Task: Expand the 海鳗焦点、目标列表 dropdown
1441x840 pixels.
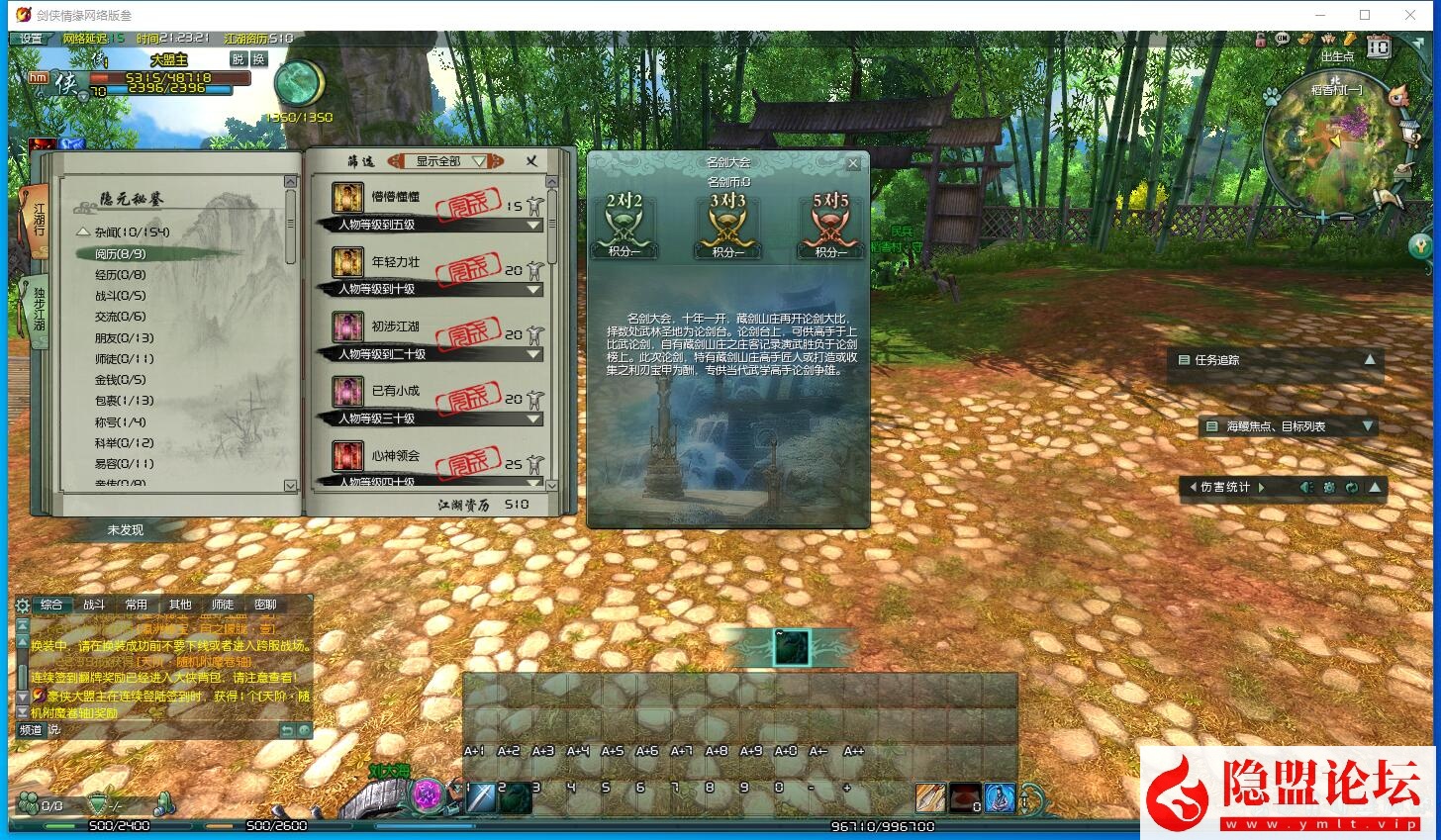Action: pyautogui.click(x=1369, y=426)
